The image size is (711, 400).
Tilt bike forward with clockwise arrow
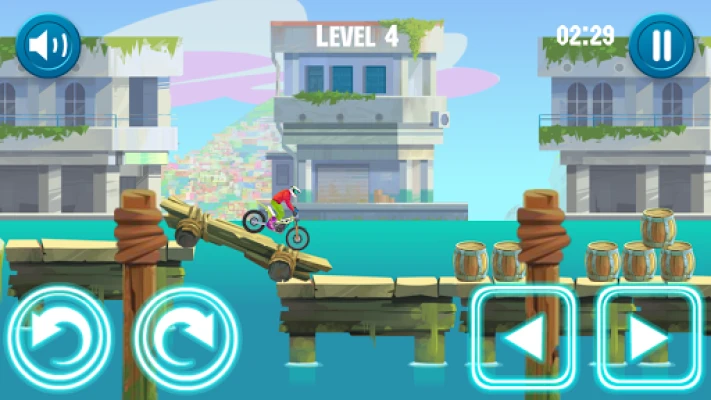[x=186, y=338]
